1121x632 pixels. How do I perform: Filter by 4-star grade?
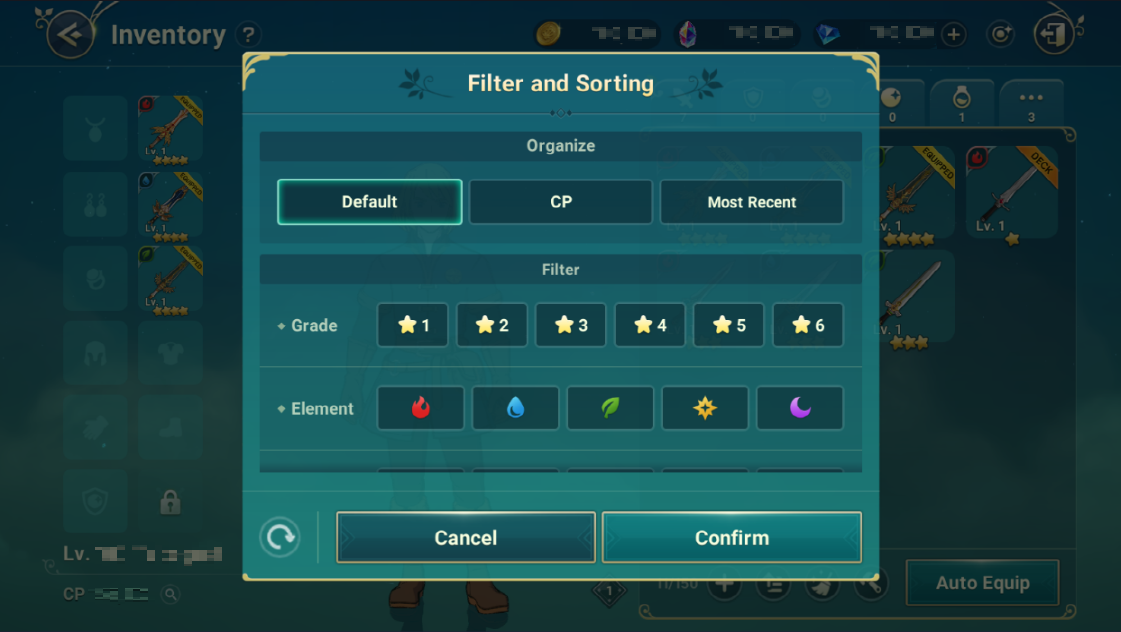coord(650,325)
